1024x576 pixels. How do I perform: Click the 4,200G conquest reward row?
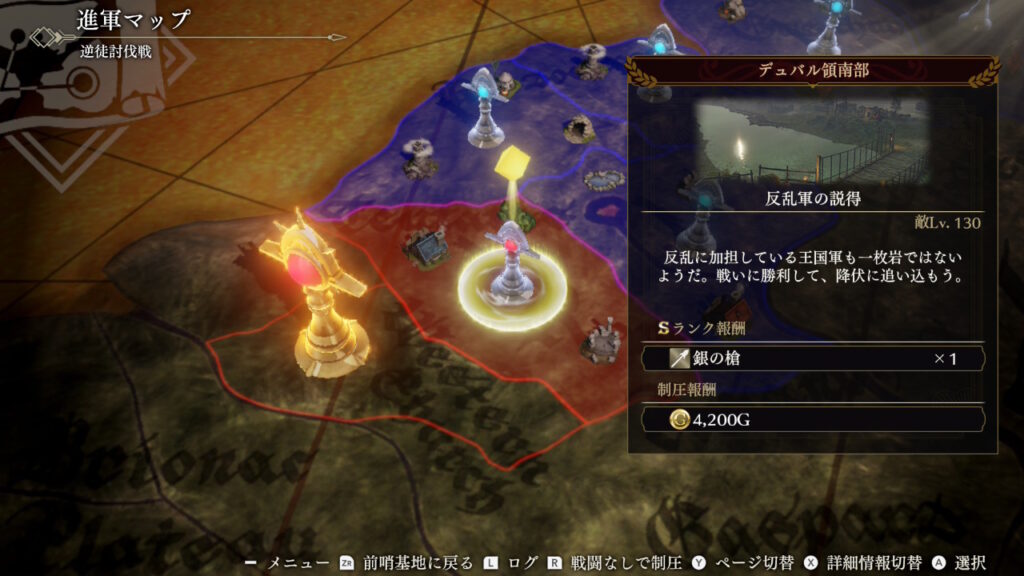[x=812, y=419]
